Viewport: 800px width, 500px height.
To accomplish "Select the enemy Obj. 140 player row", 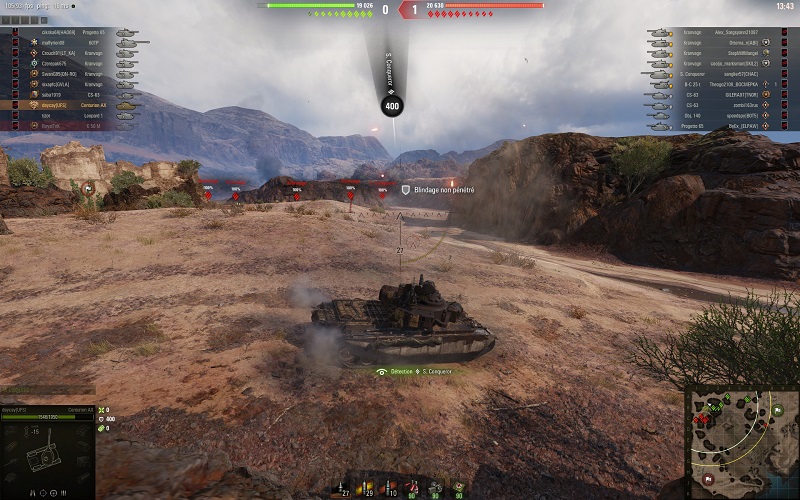I will click(722, 116).
